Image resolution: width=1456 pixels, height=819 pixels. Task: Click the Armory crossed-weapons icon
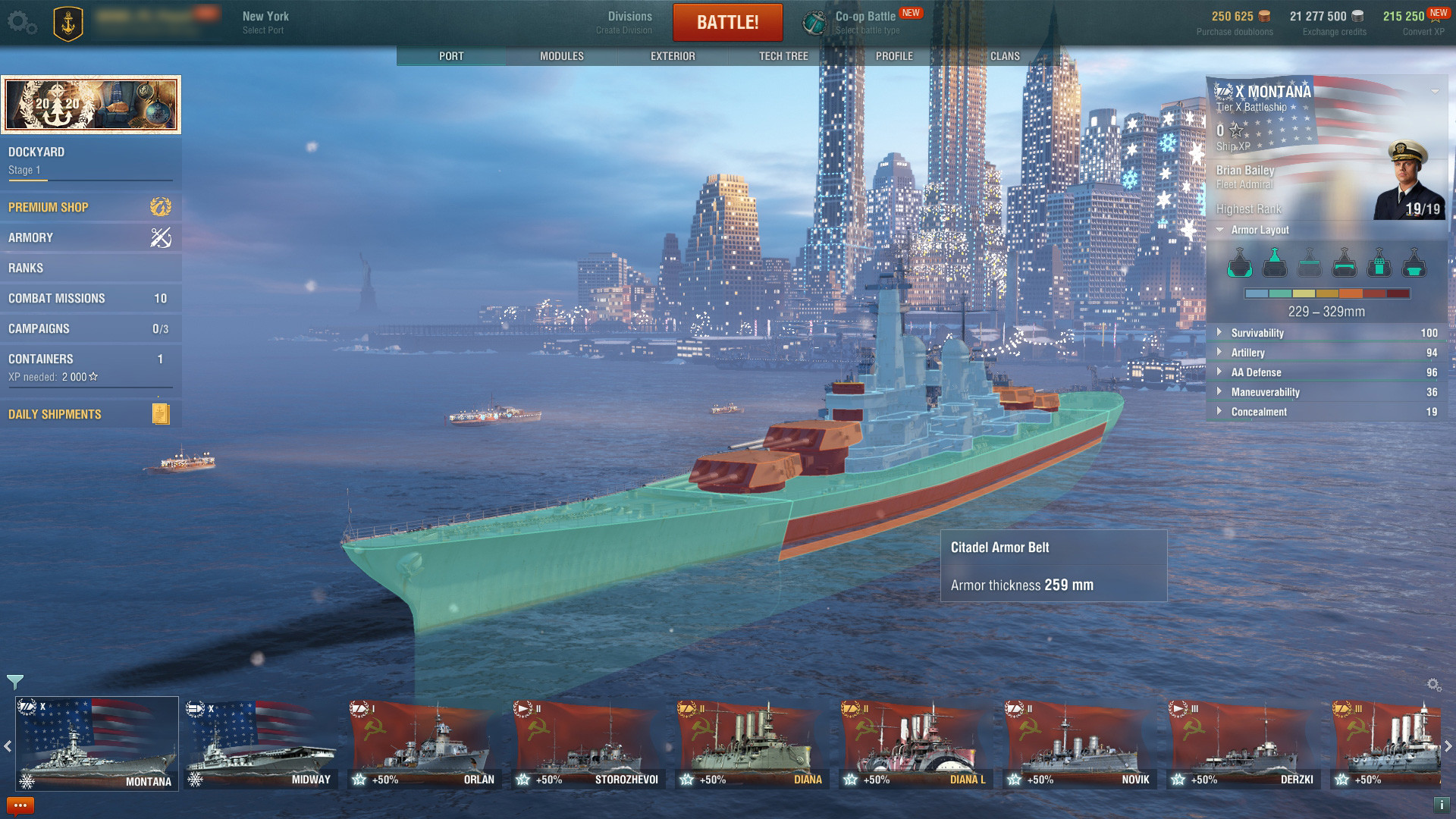159,237
